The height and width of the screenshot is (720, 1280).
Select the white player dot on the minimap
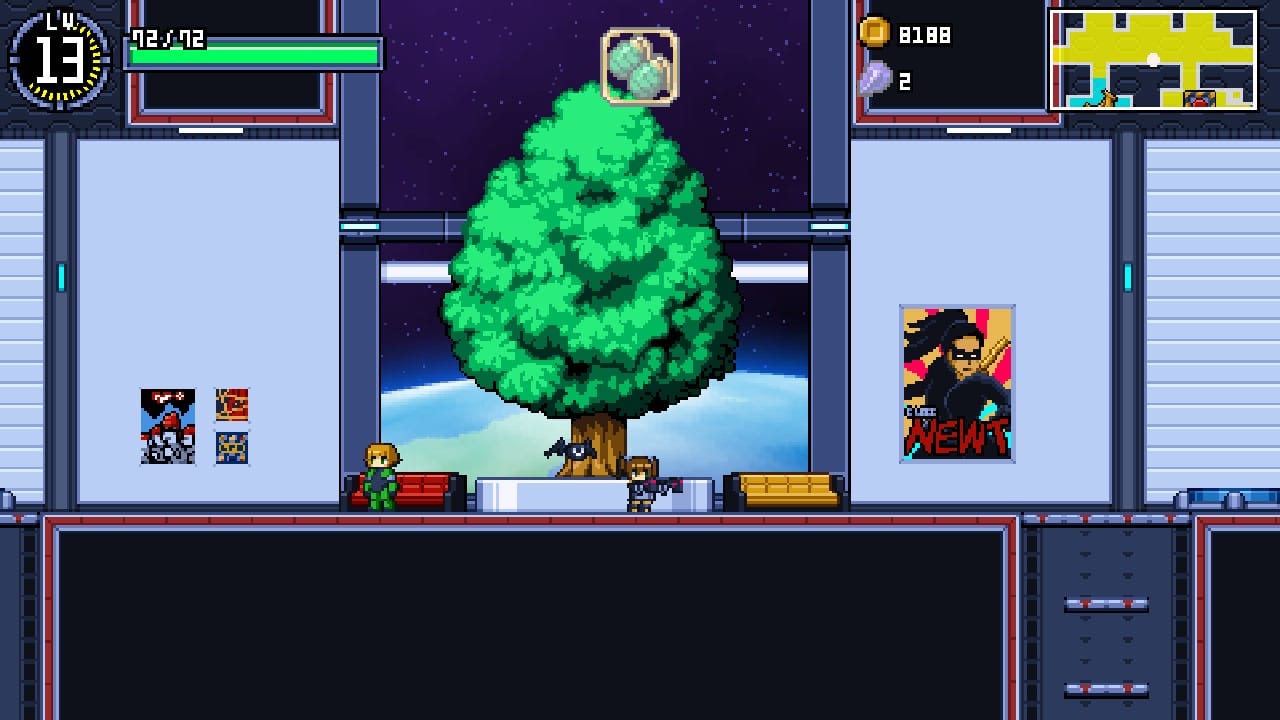(x=1153, y=59)
